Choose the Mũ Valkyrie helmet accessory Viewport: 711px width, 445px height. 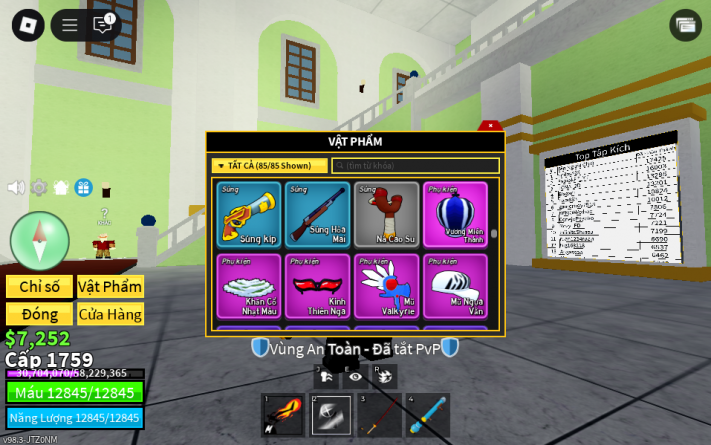click(387, 286)
